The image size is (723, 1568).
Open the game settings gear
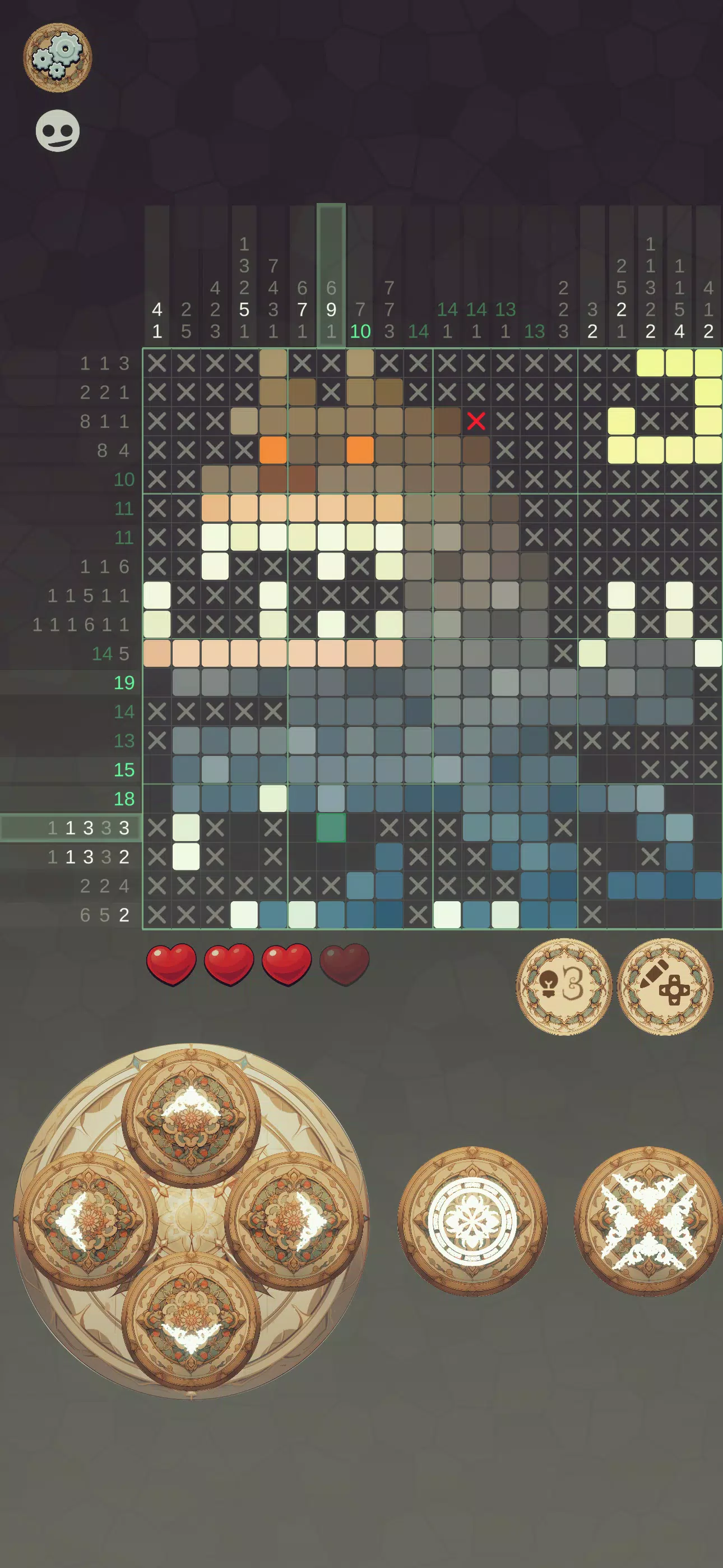pyautogui.click(x=58, y=57)
